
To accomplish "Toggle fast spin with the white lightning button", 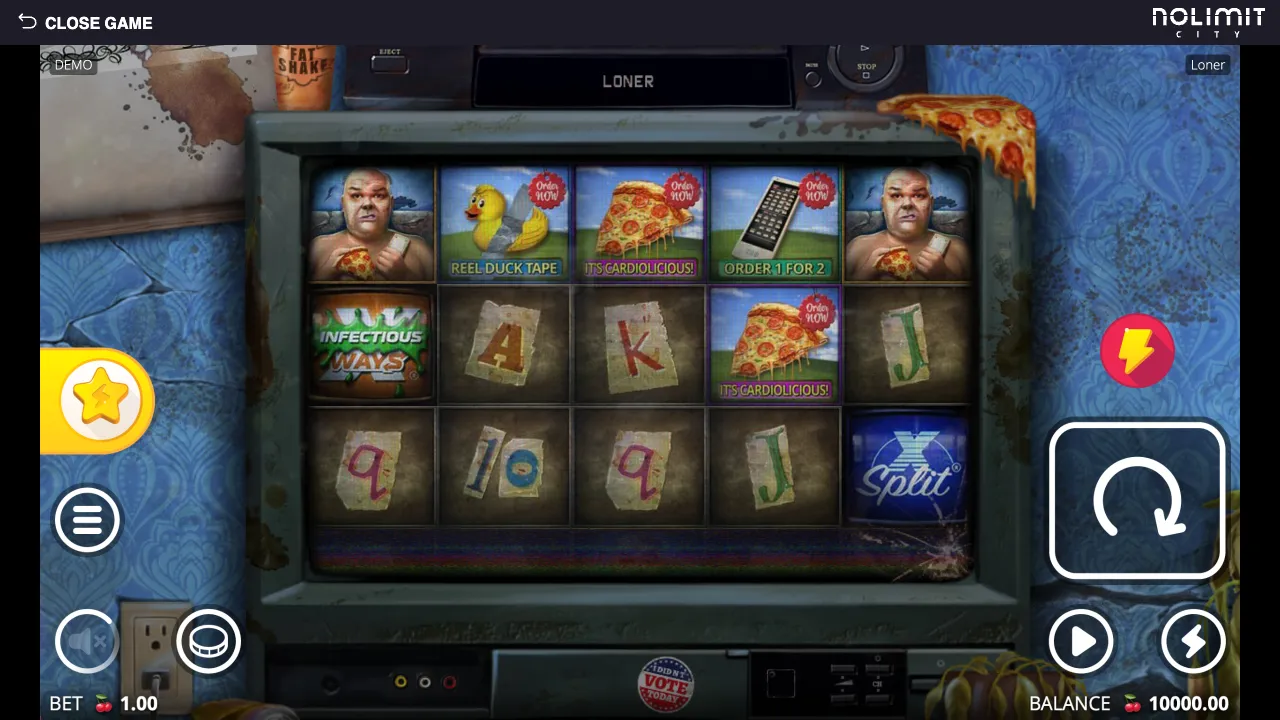I will point(1193,641).
